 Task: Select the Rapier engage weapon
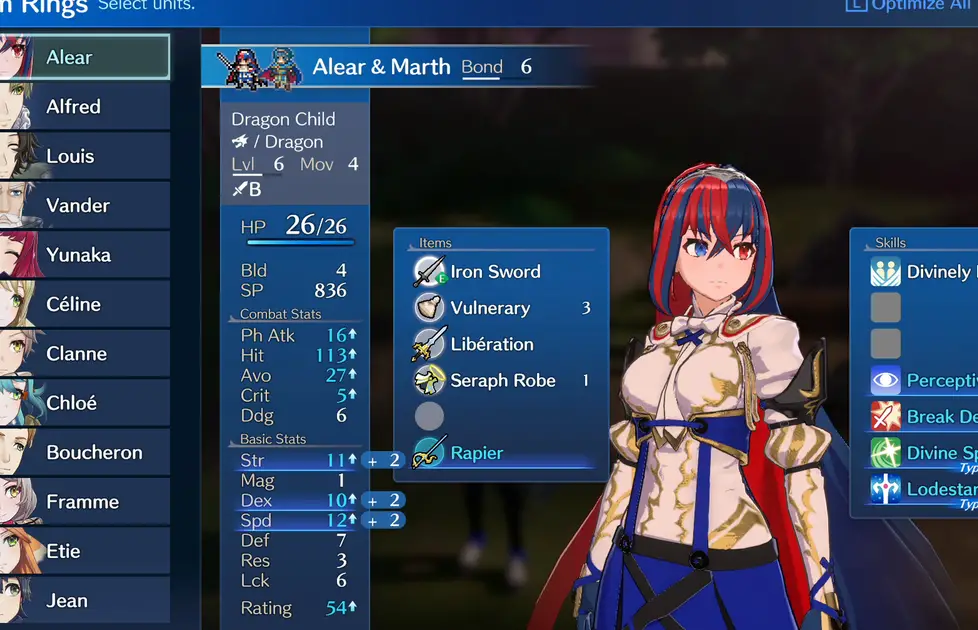point(477,453)
